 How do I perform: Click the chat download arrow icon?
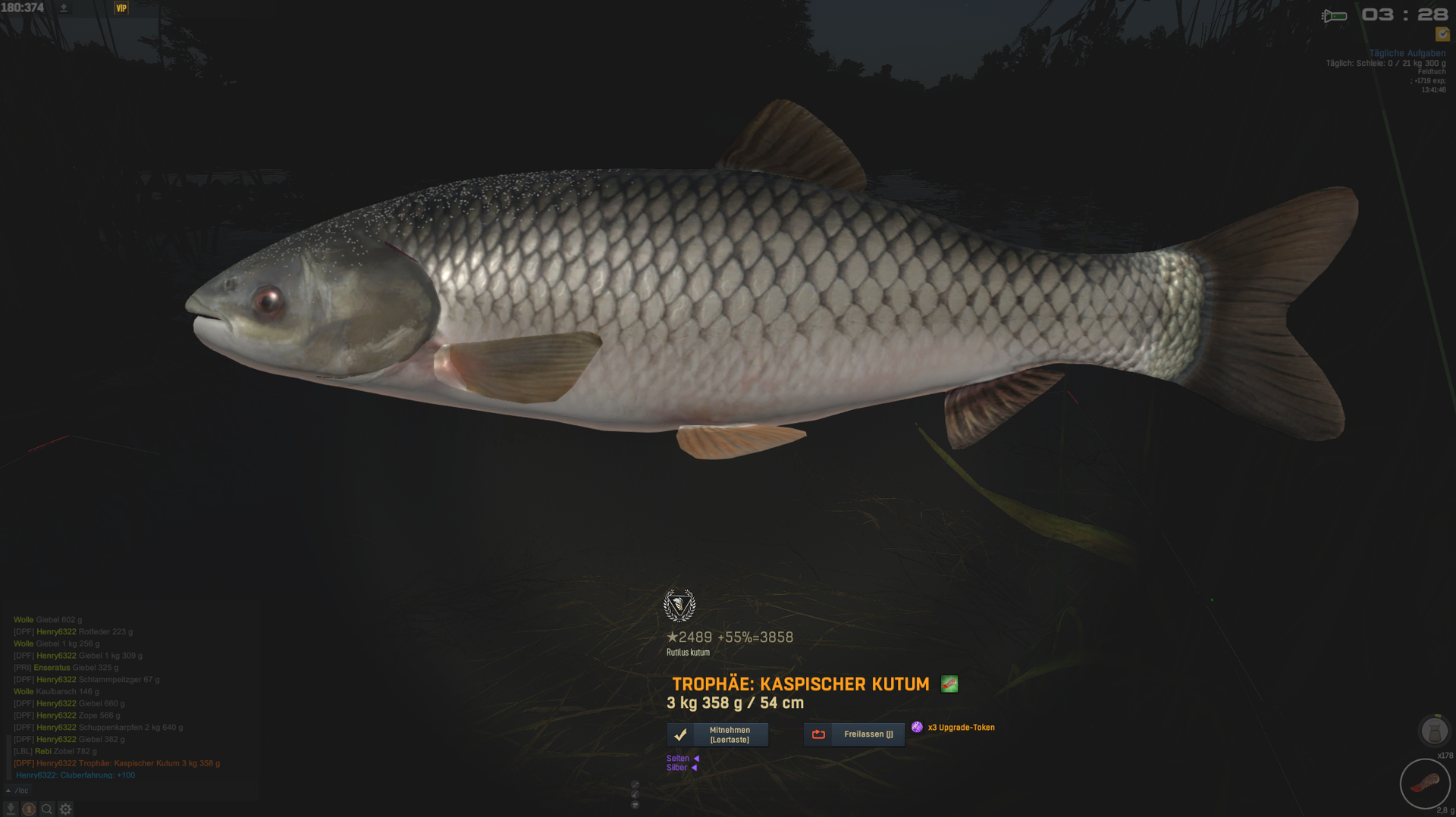tap(11, 809)
